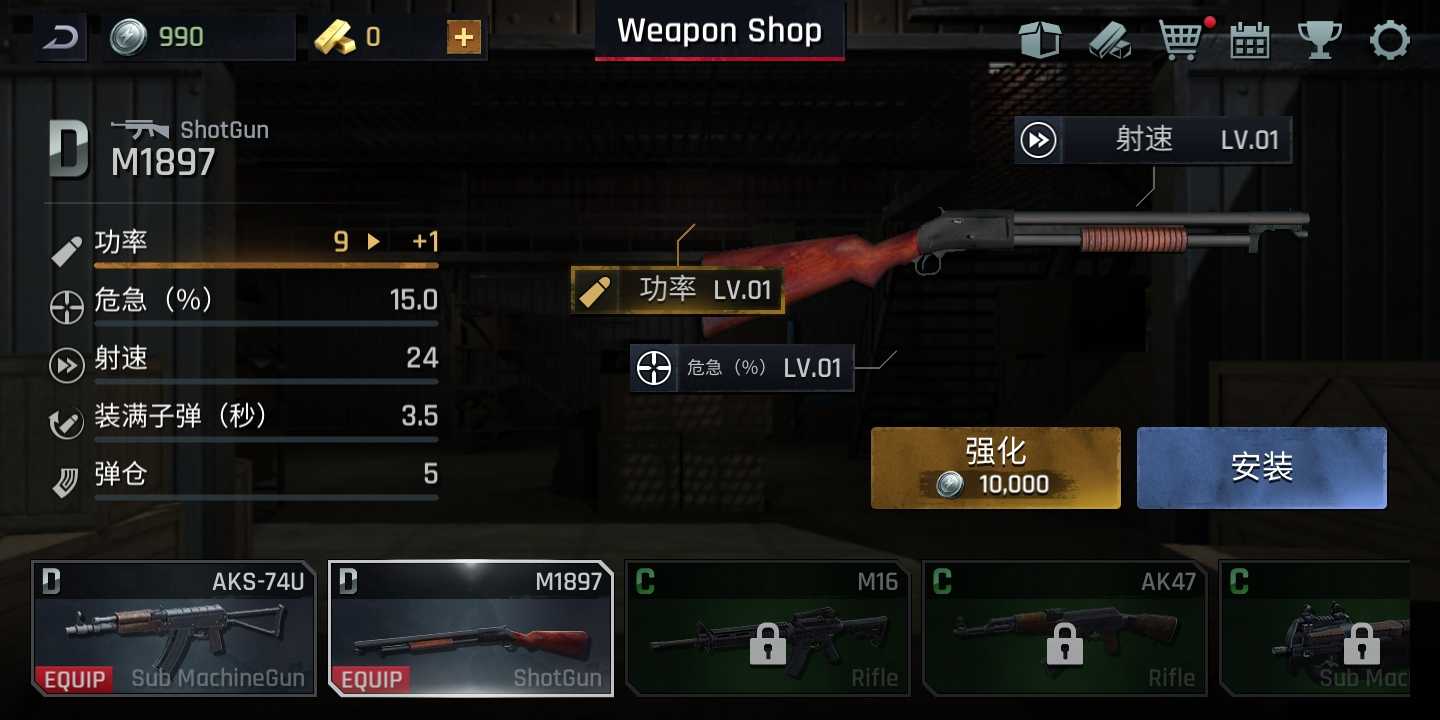The image size is (1440, 720).
Task: Open the calendar events icon
Action: point(1248,40)
